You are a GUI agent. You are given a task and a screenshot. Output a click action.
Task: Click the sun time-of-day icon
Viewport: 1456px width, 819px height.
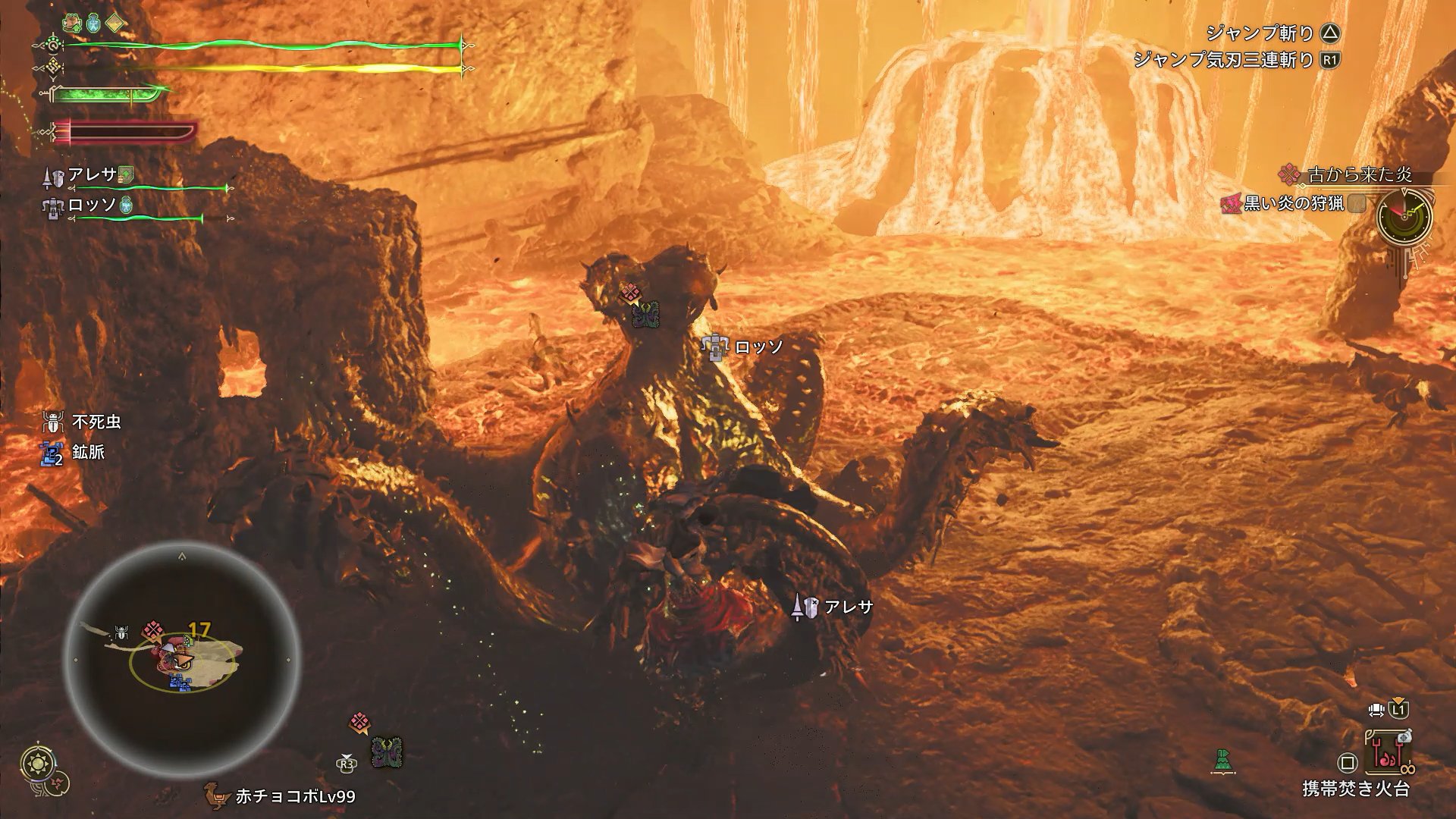tap(36, 762)
